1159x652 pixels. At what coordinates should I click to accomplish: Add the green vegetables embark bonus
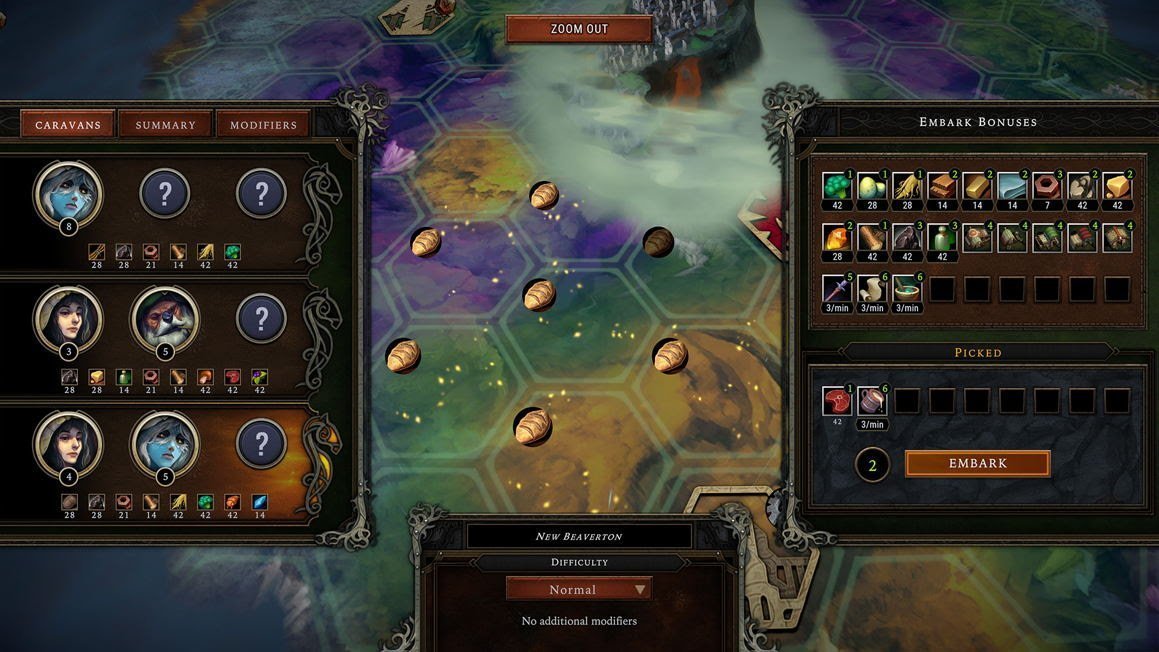(836, 187)
